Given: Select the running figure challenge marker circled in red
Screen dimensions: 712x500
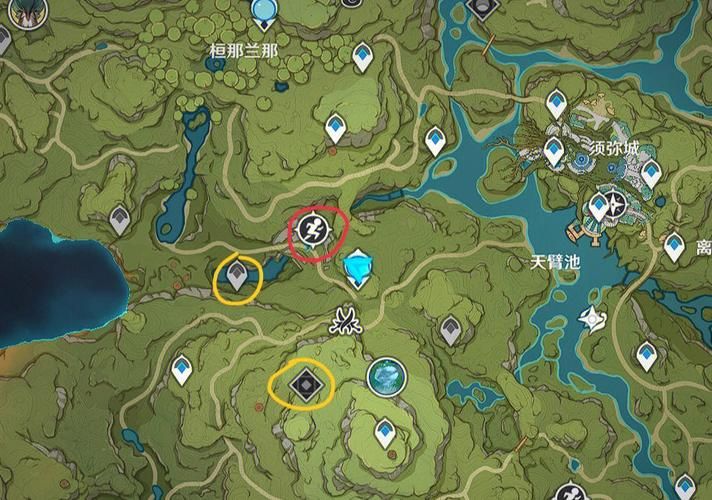Looking at the screenshot, I should [312, 232].
